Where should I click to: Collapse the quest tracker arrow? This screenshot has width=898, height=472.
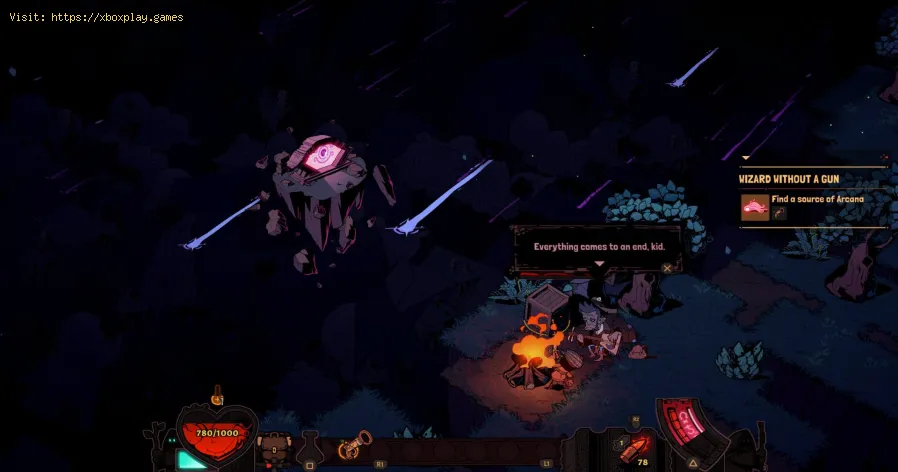(x=745, y=158)
